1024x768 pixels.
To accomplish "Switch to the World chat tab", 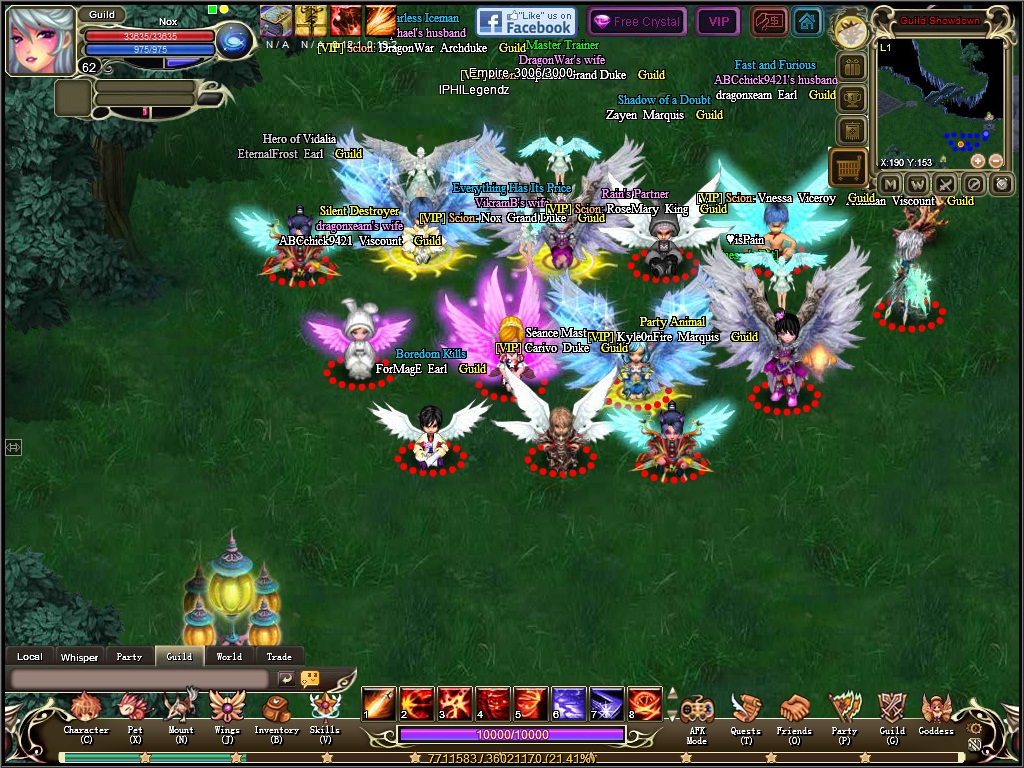I will [x=229, y=657].
